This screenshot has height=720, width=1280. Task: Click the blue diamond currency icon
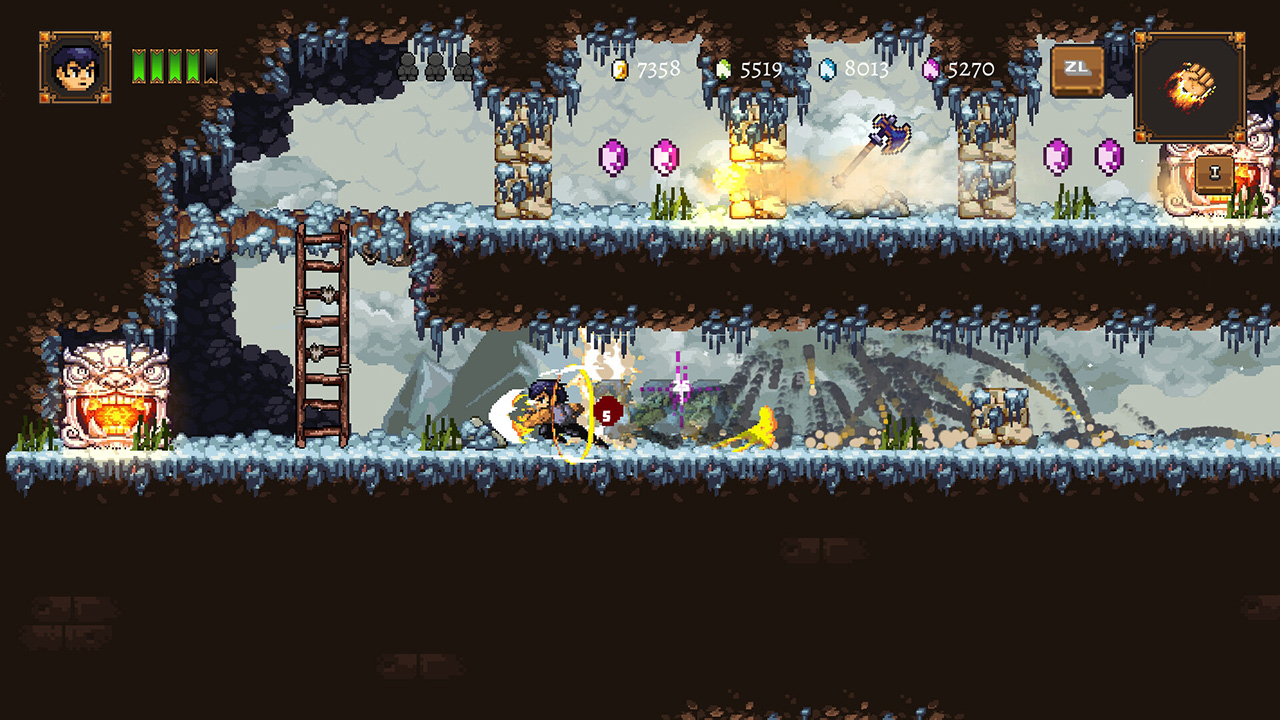point(826,69)
